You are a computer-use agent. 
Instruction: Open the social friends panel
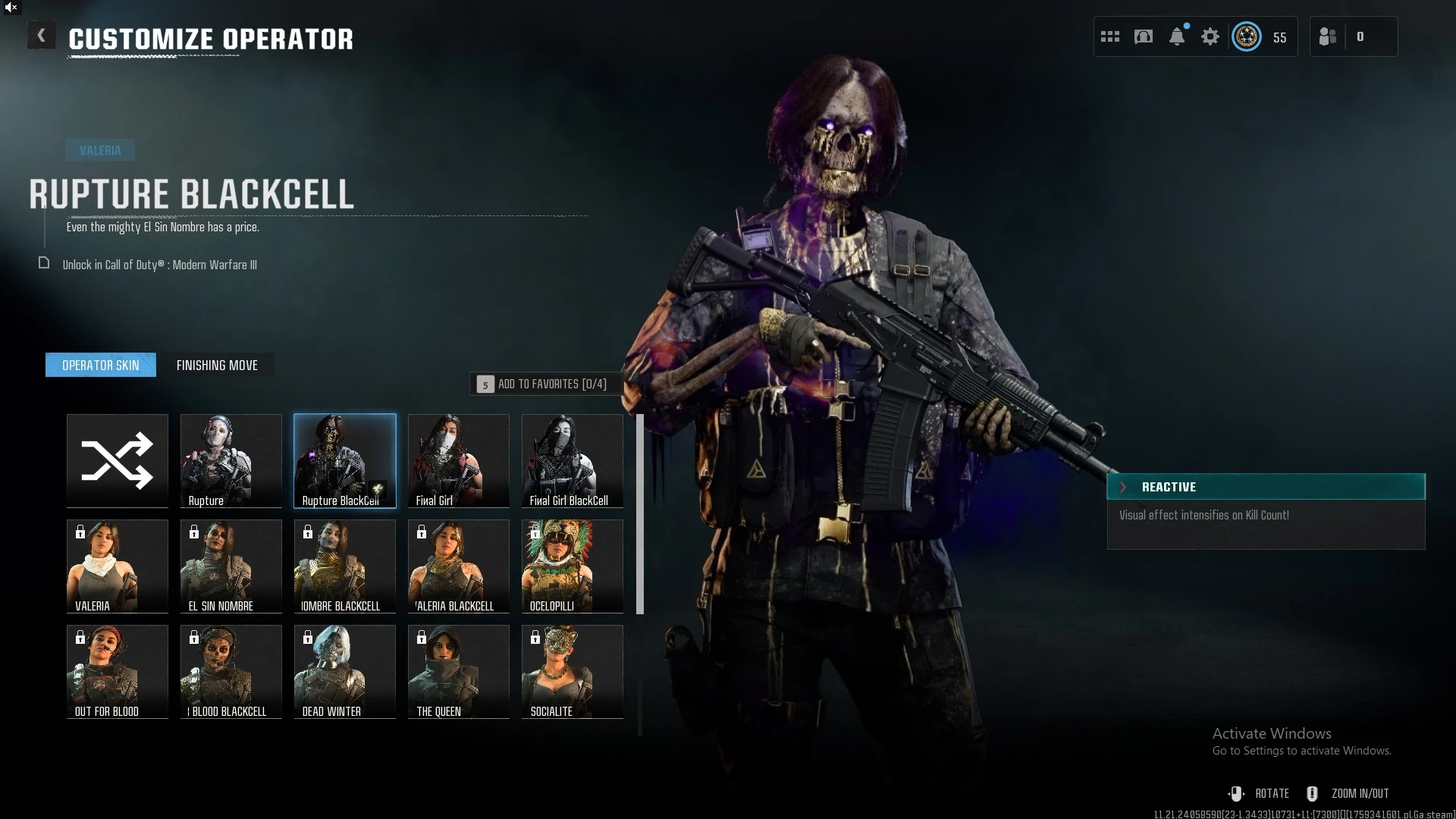pyautogui.click(x=1329, y=36)
